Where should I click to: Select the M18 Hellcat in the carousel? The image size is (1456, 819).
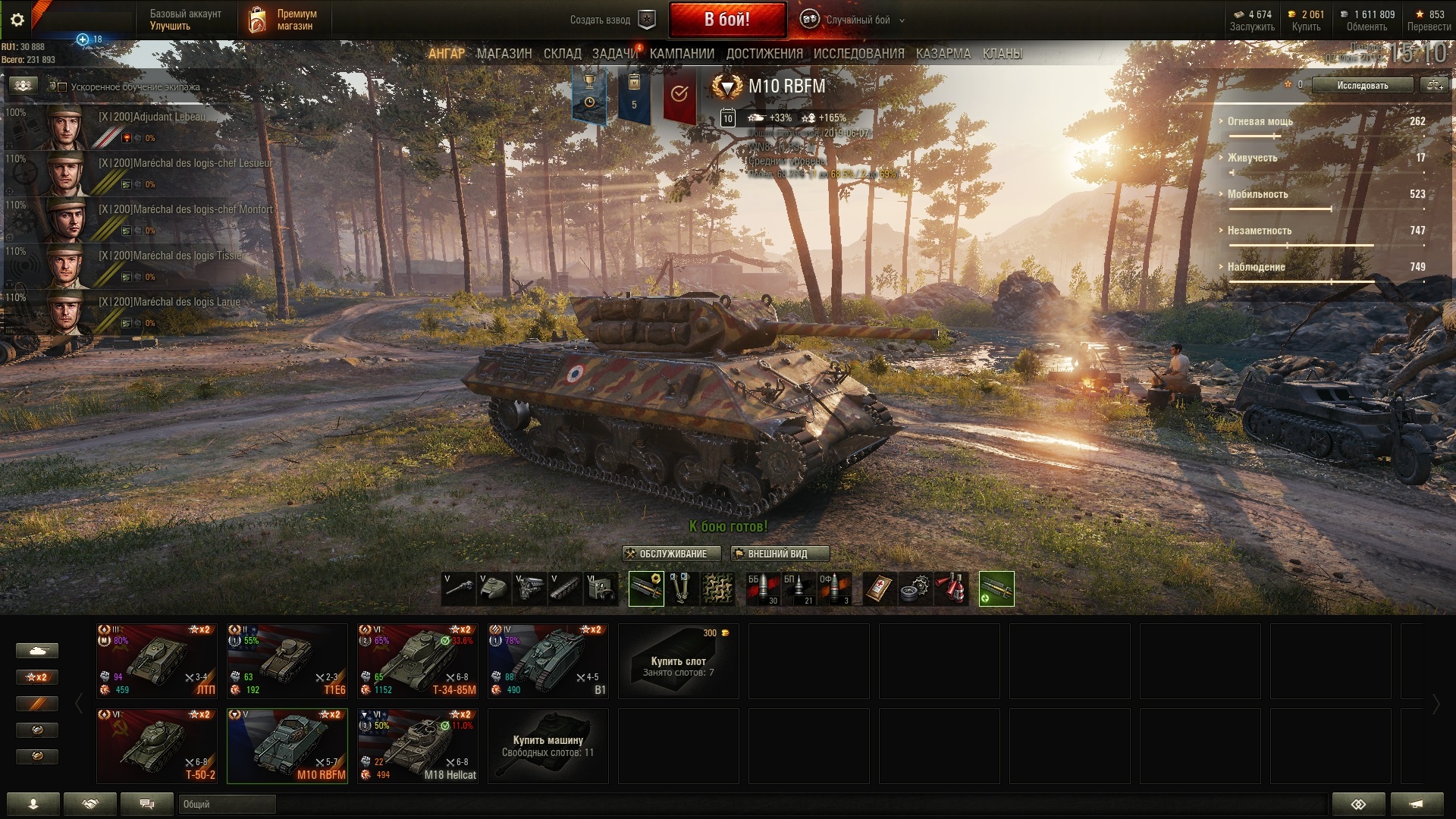coord(417,745)
